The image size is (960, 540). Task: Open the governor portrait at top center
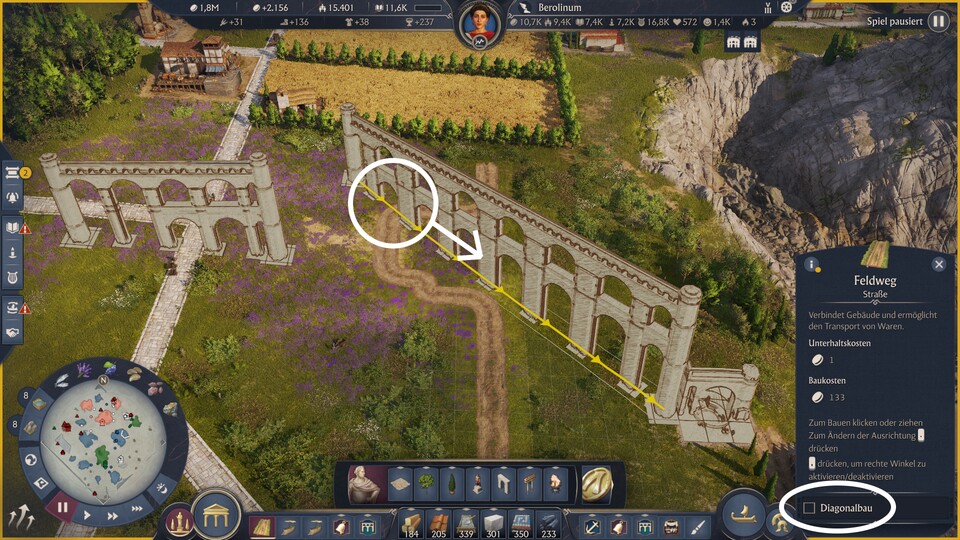pyautogui.click(x=480, y=24)
